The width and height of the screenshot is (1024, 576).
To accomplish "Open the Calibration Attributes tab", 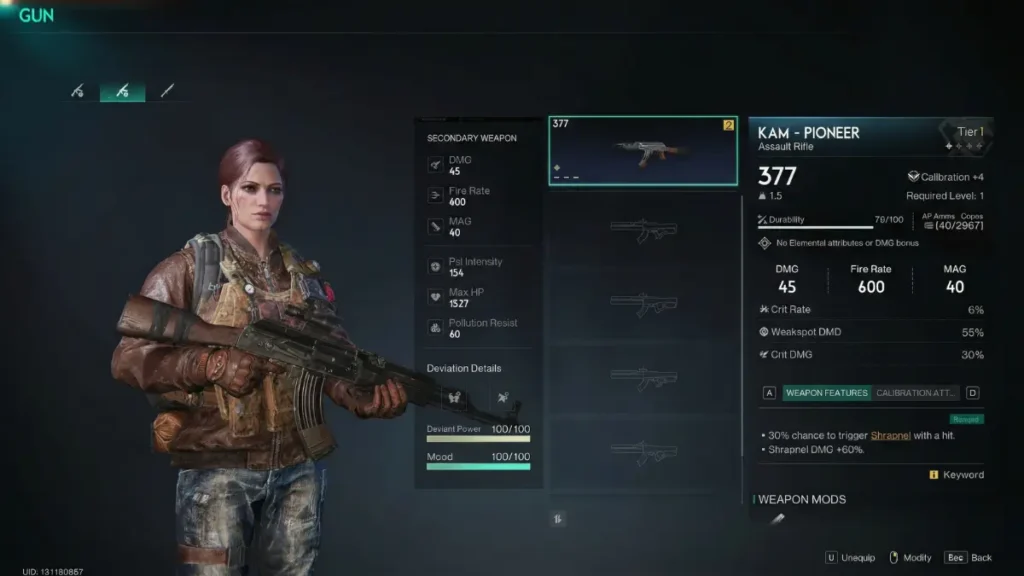I will tap(916, 393).
